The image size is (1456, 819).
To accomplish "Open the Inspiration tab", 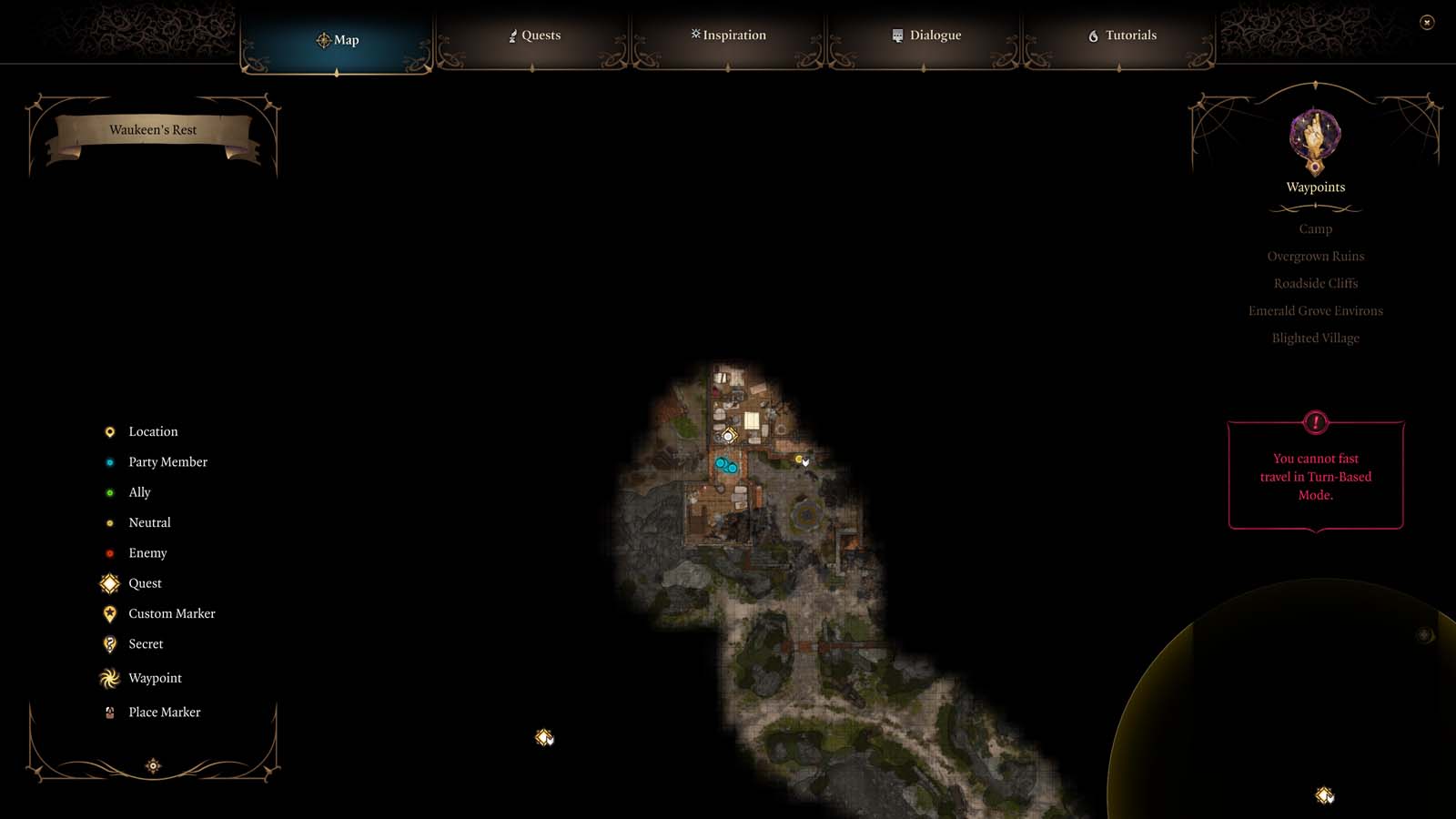I will pos(728,35).
